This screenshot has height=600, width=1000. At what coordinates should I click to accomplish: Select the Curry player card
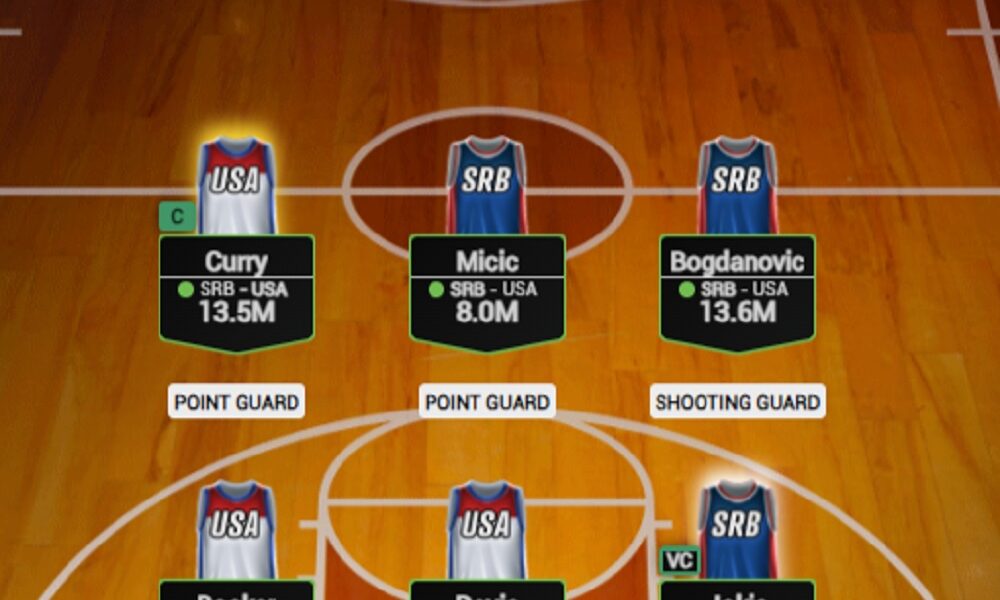pos(236,290)
